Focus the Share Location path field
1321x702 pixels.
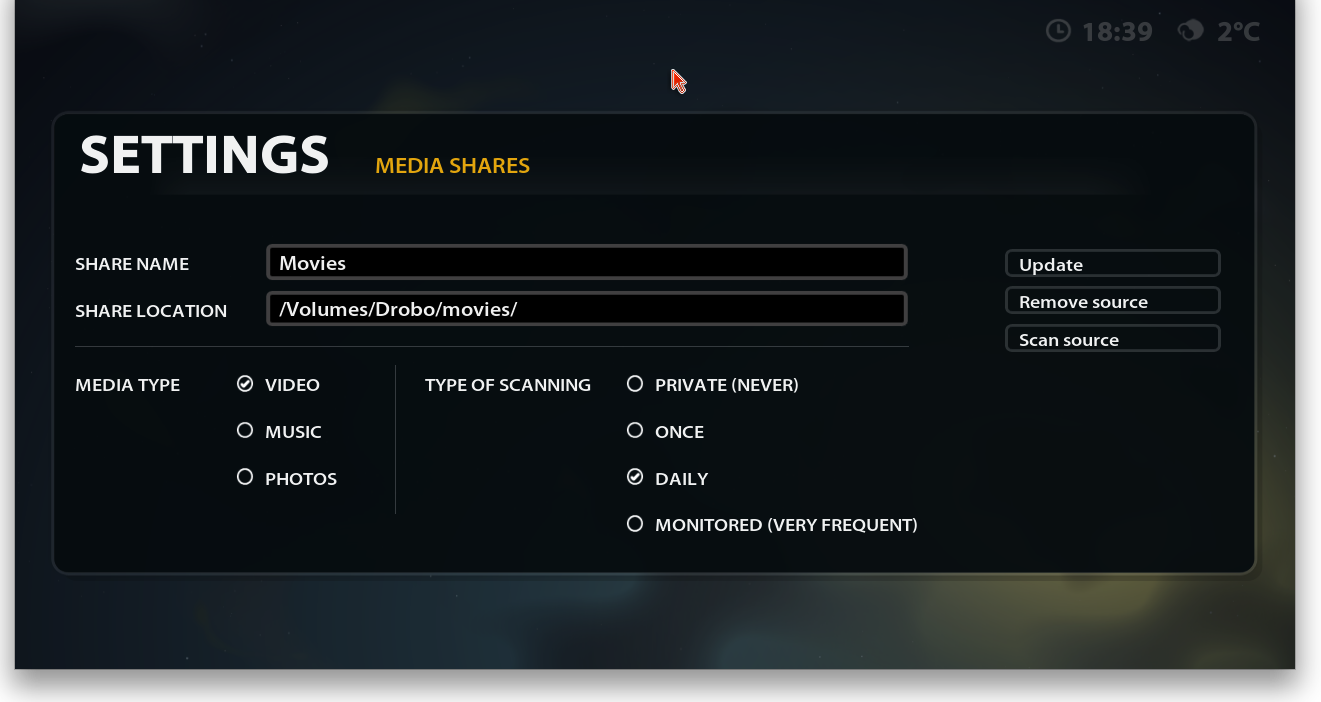point(586,309)
